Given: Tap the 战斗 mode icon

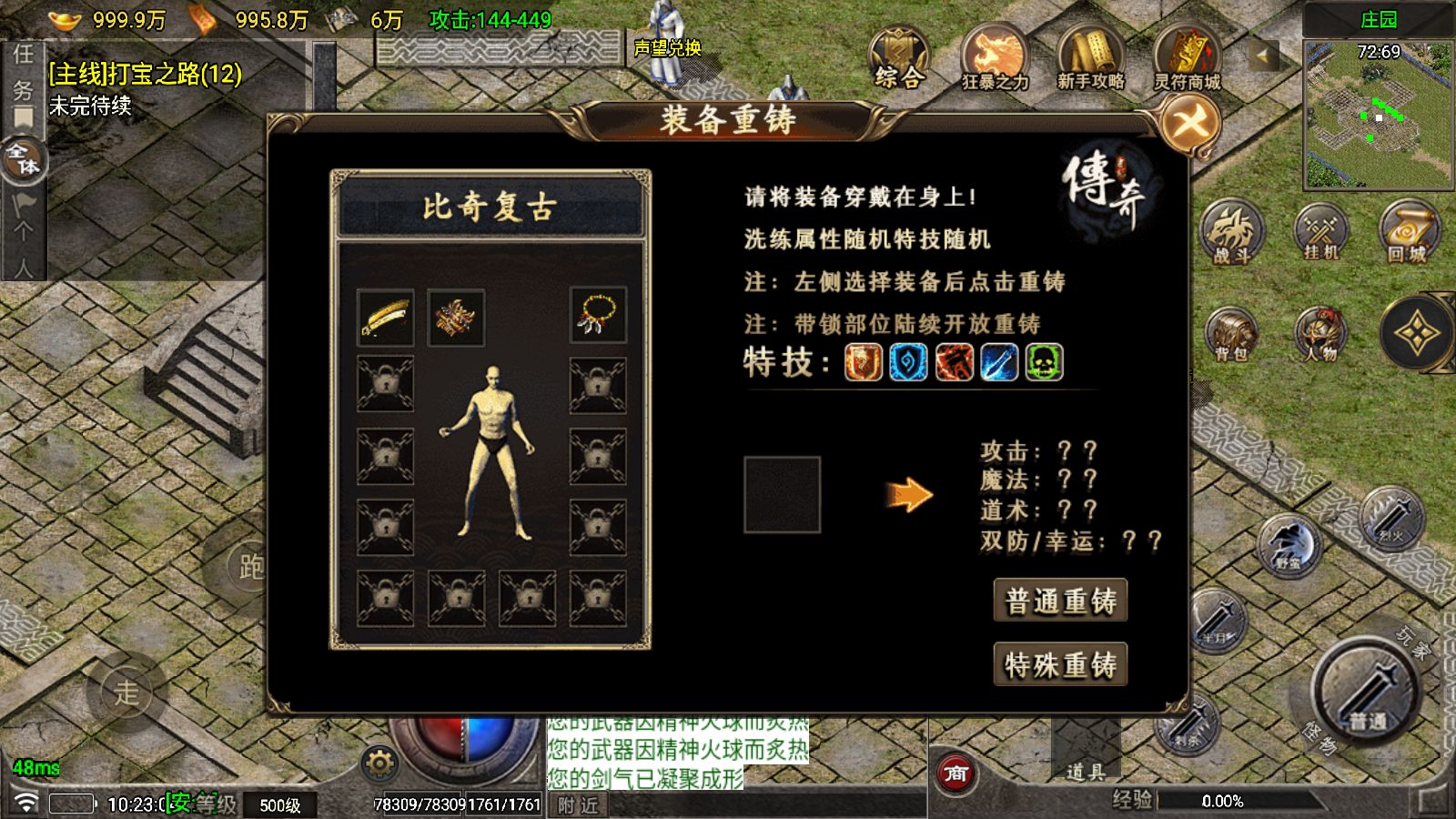Looking at the screenshot, I should 1231,233.
